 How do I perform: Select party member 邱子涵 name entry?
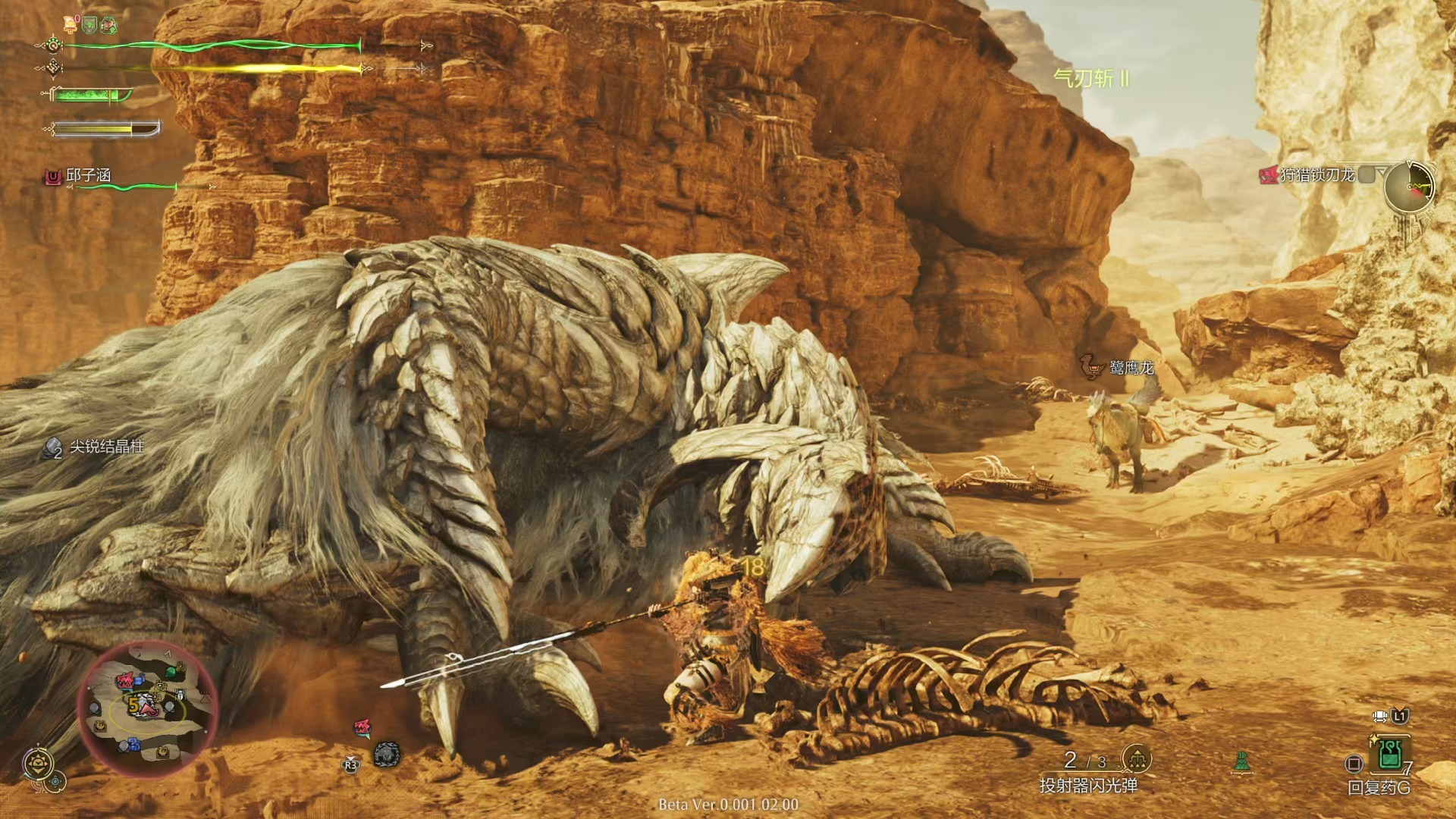coord(88,175)
